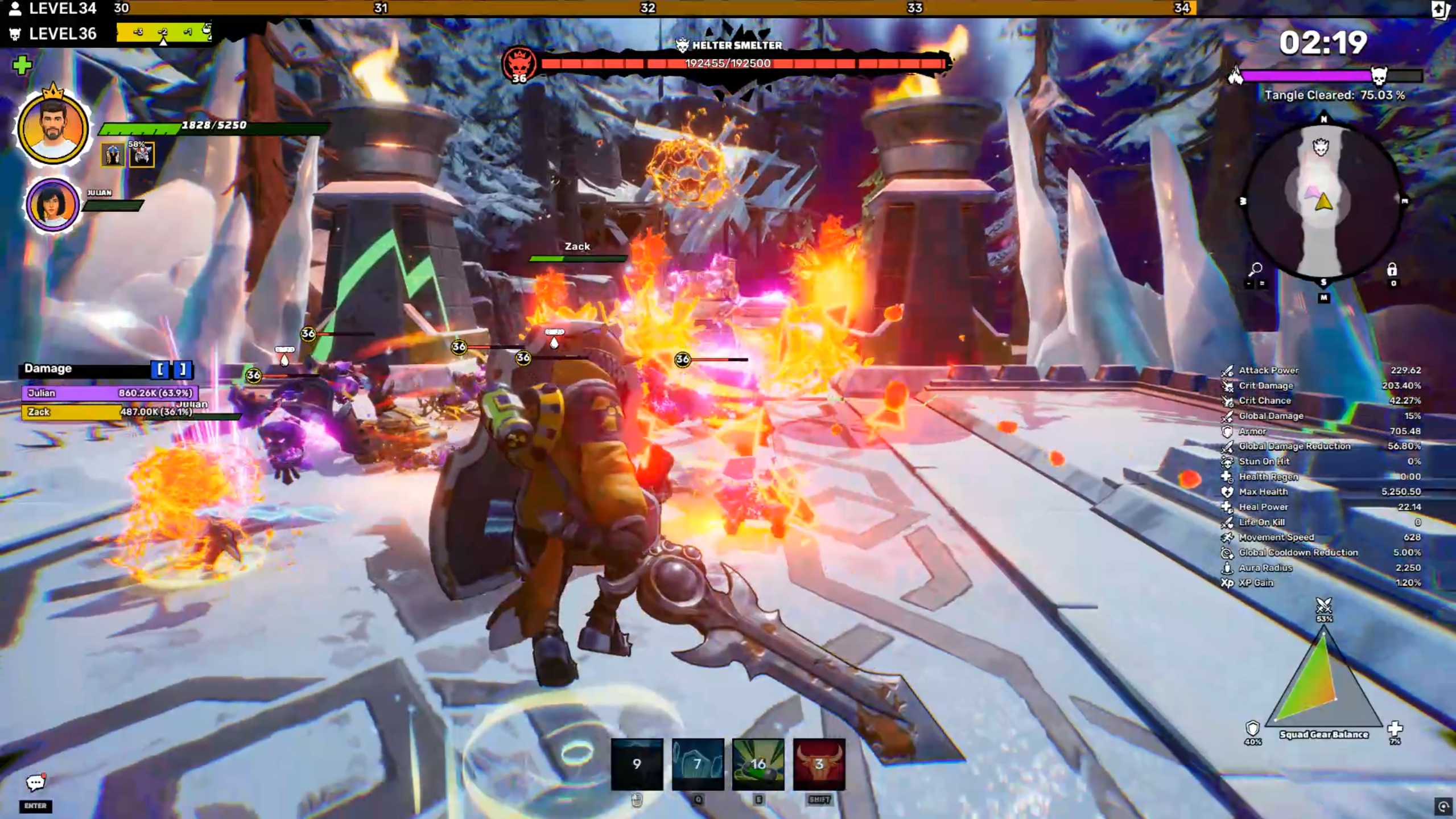This screenshot has height=819, width=1456.
Task: Open the circular minimap
Action: (1323, 201)
